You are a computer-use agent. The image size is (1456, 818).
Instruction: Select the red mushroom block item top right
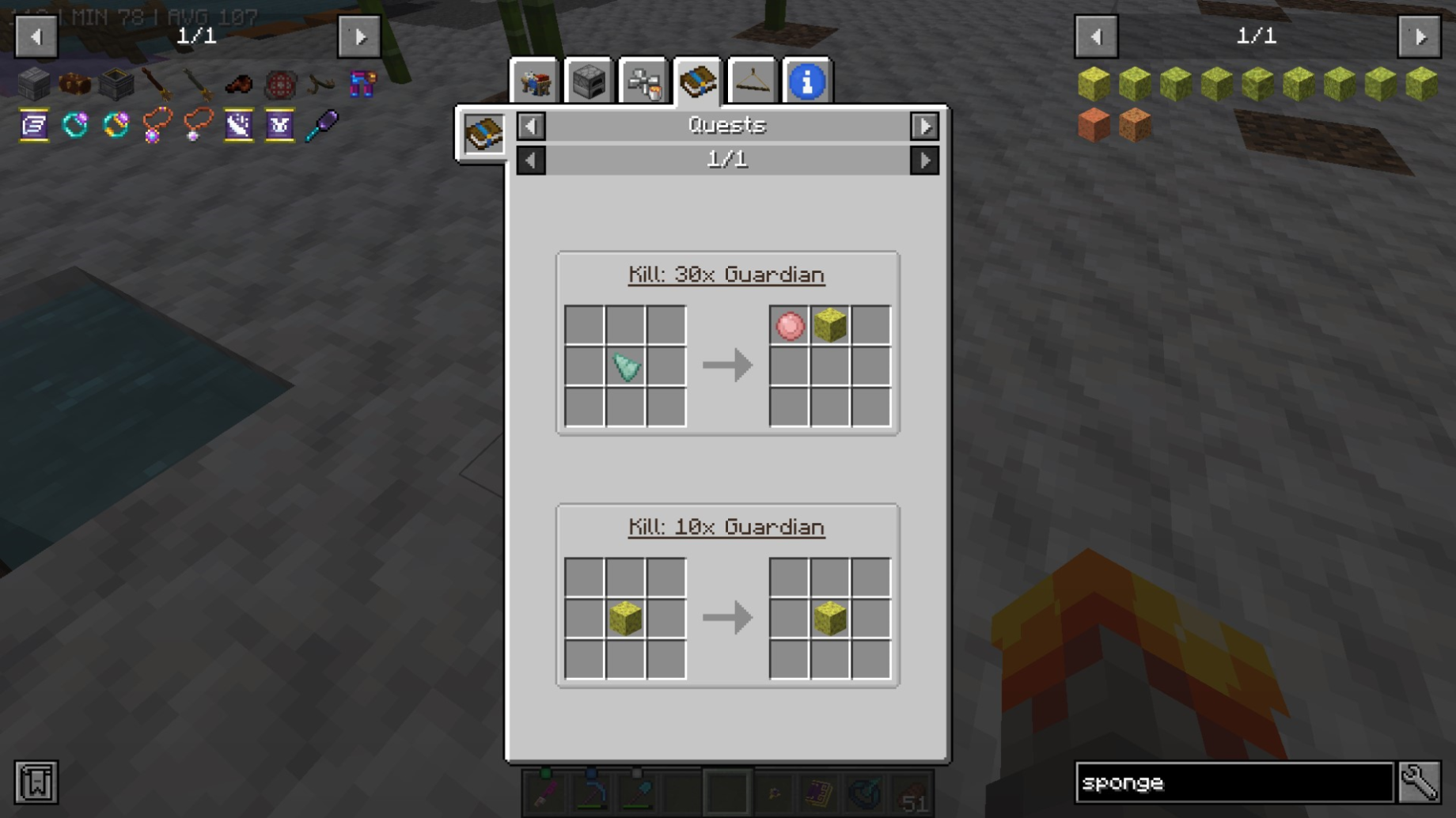click(1095, 127)
